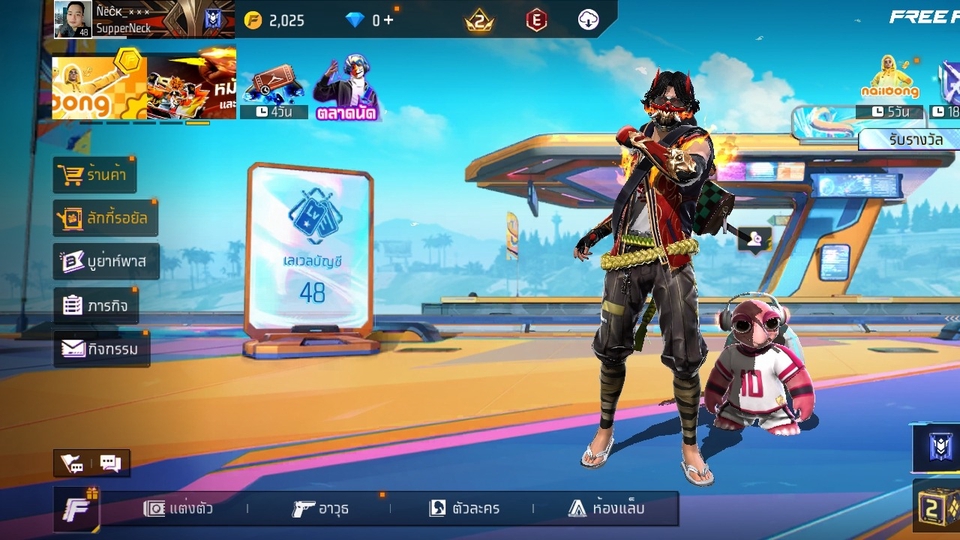The image size is (960, 540).
Task: Open the gold crown rank icon
Action: coord(479,20)
